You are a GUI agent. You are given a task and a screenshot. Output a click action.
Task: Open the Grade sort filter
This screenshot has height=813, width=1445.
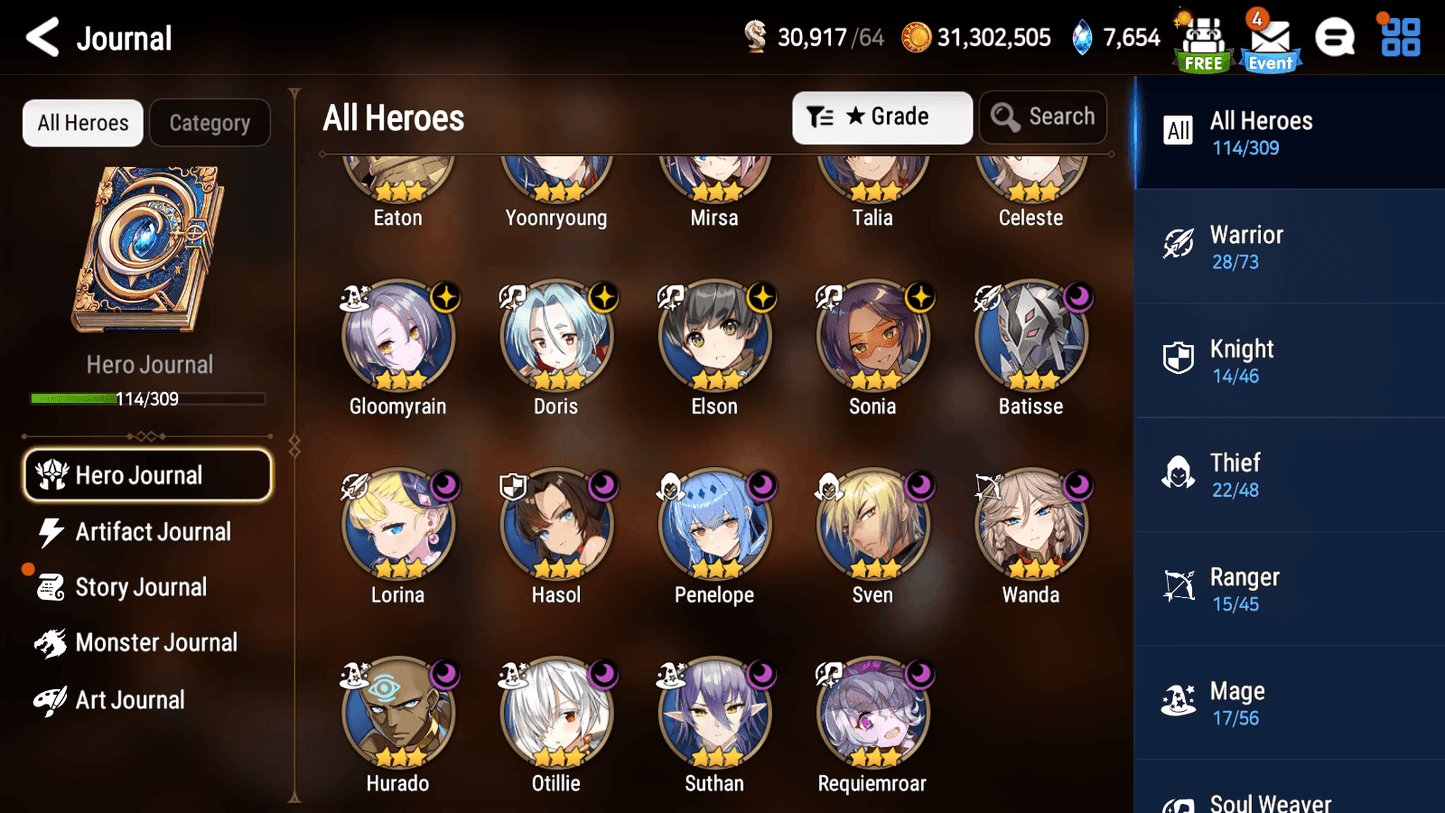point(882,117)
